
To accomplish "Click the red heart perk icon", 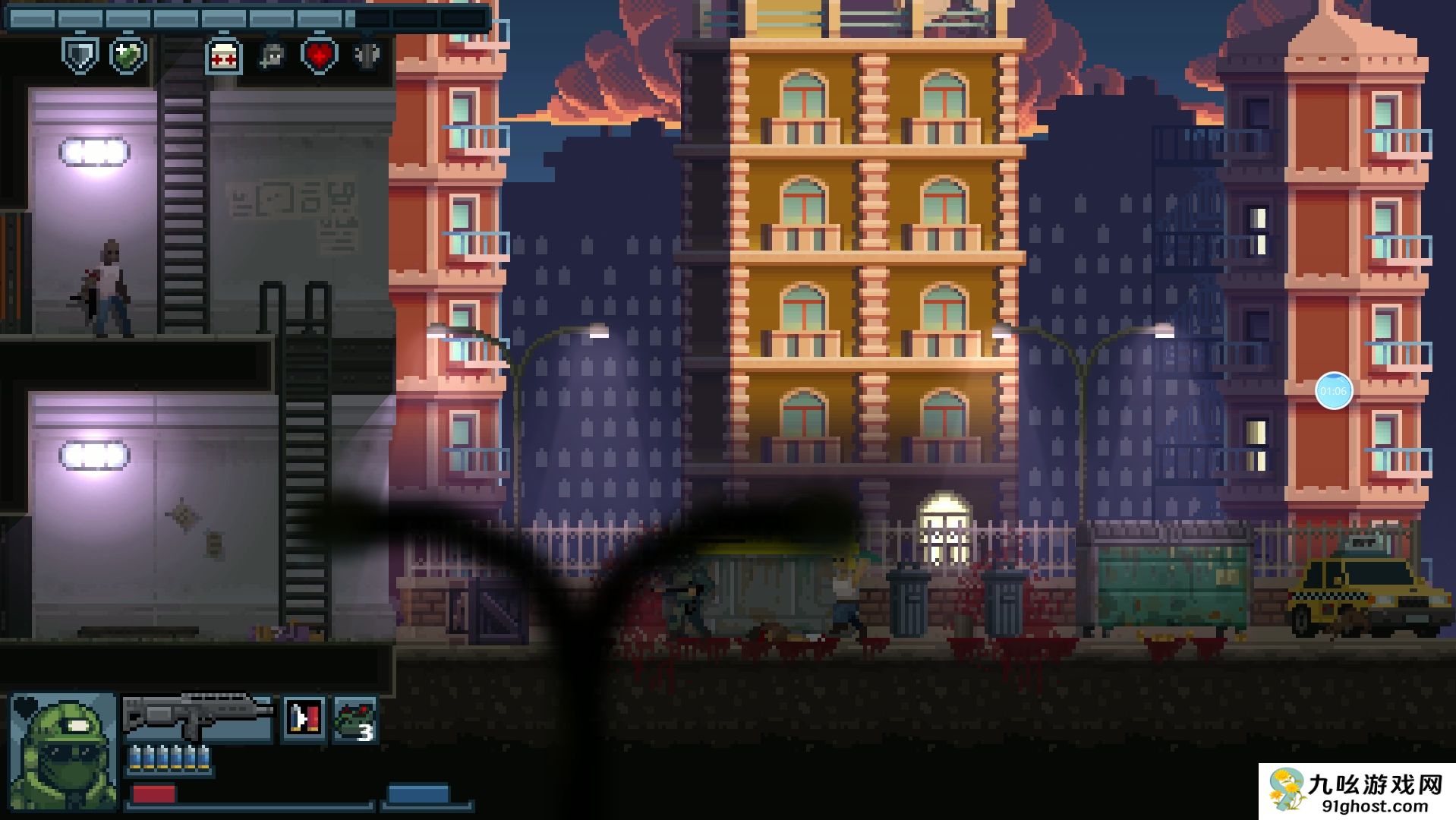I will pos(320,55).
